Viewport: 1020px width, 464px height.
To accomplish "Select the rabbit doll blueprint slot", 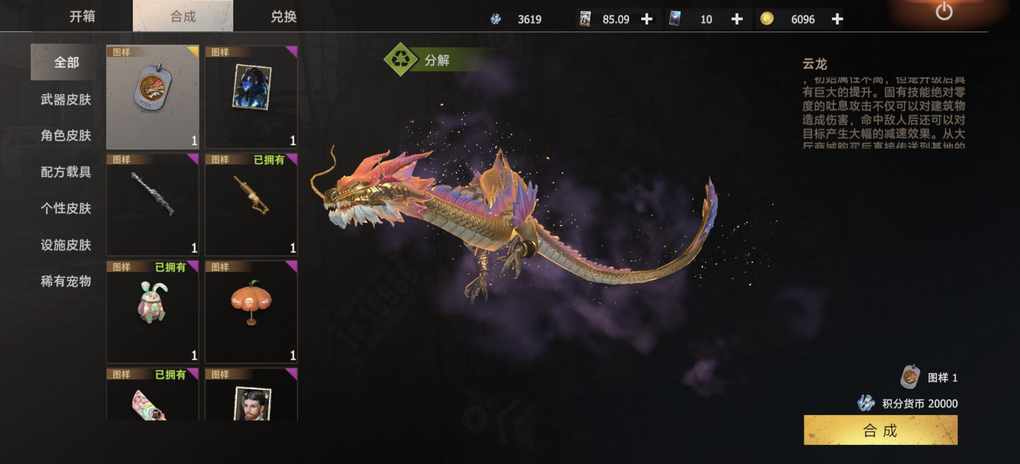I will 153,312.
